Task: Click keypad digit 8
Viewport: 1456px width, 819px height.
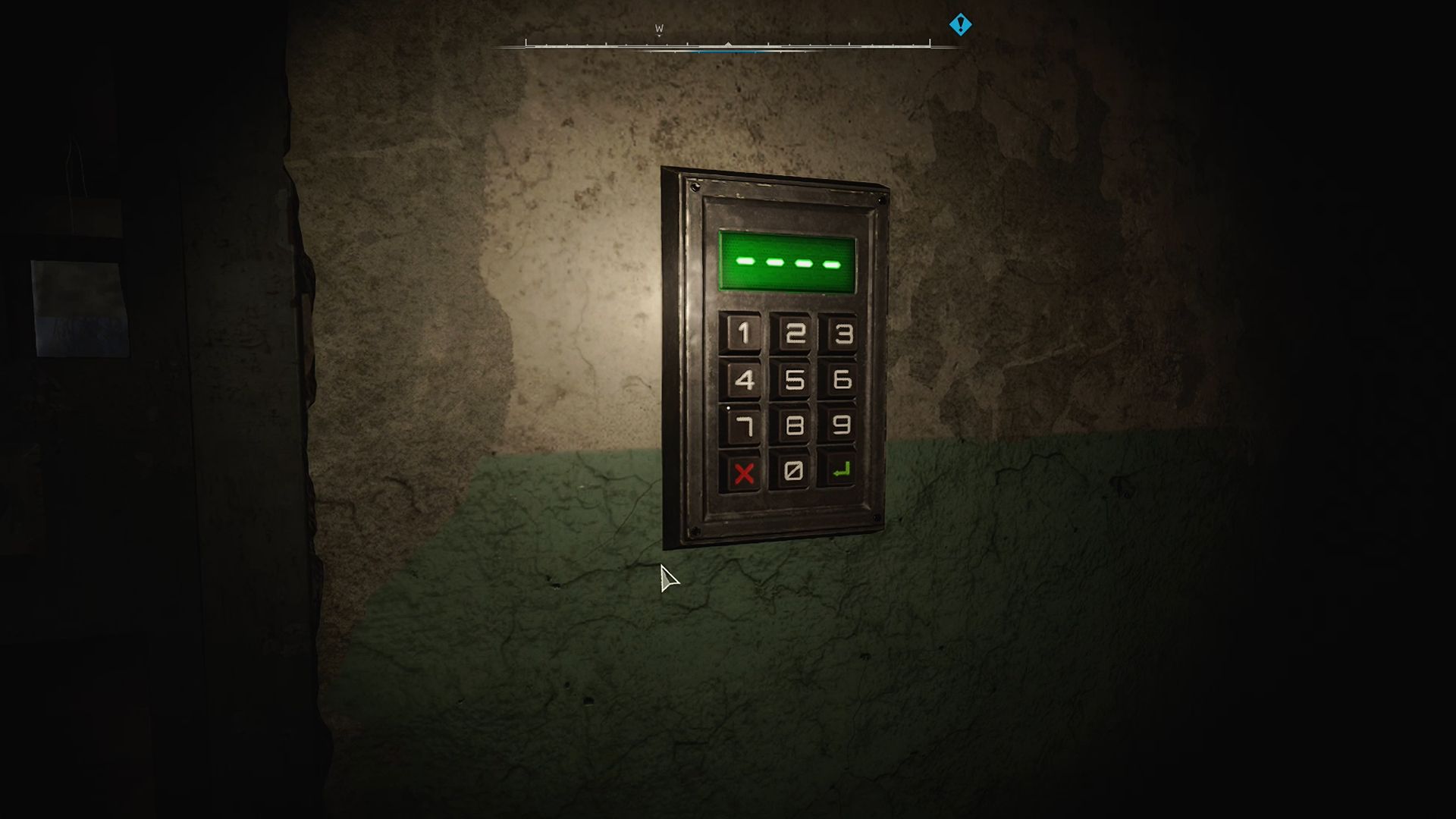Action: 793,426
